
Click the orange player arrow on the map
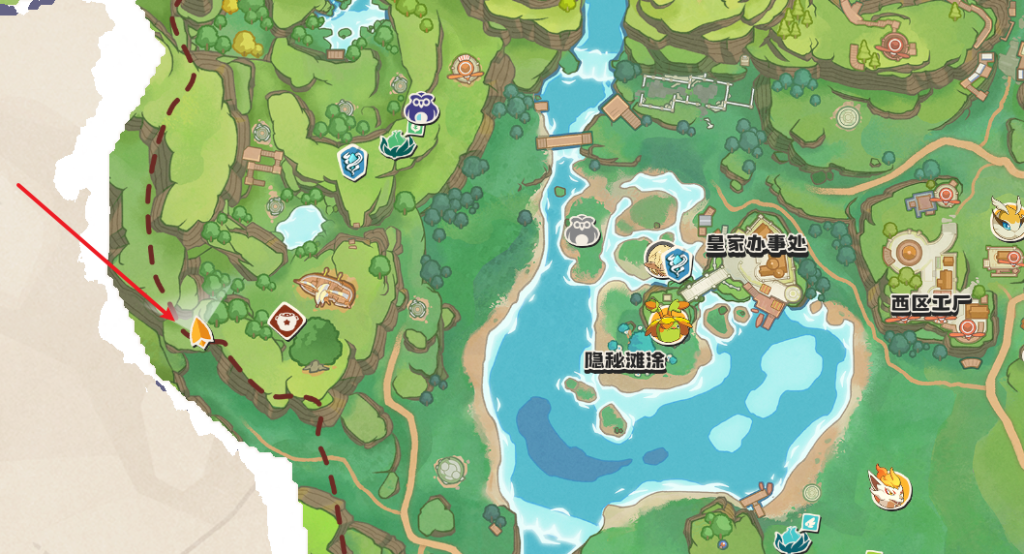click(201, 334)
